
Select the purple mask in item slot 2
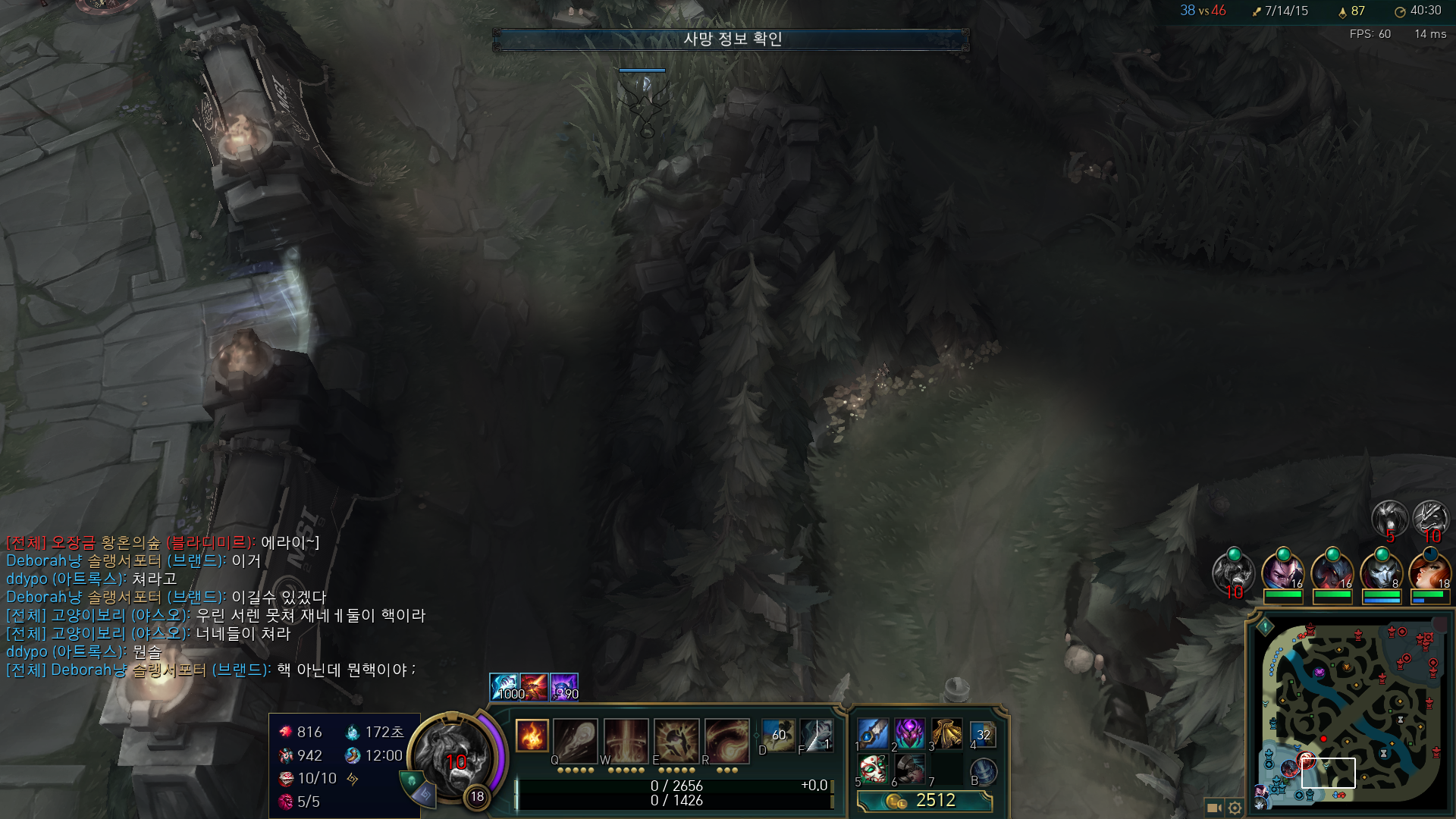[909, 734]
